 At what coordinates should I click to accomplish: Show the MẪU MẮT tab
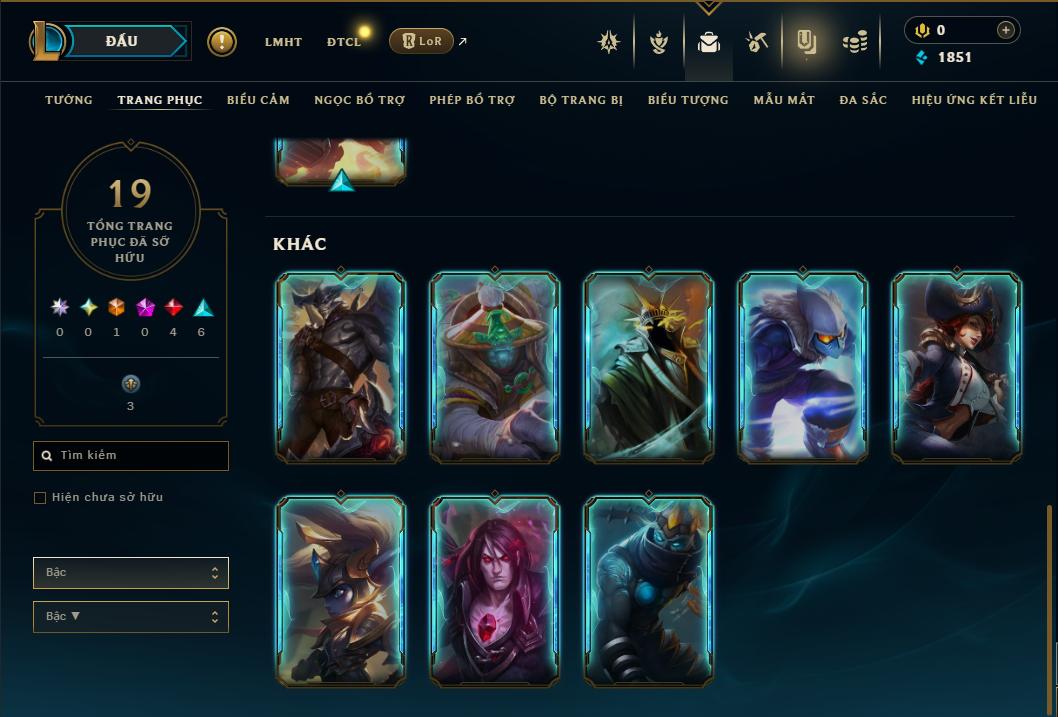(x=784, y=100)
